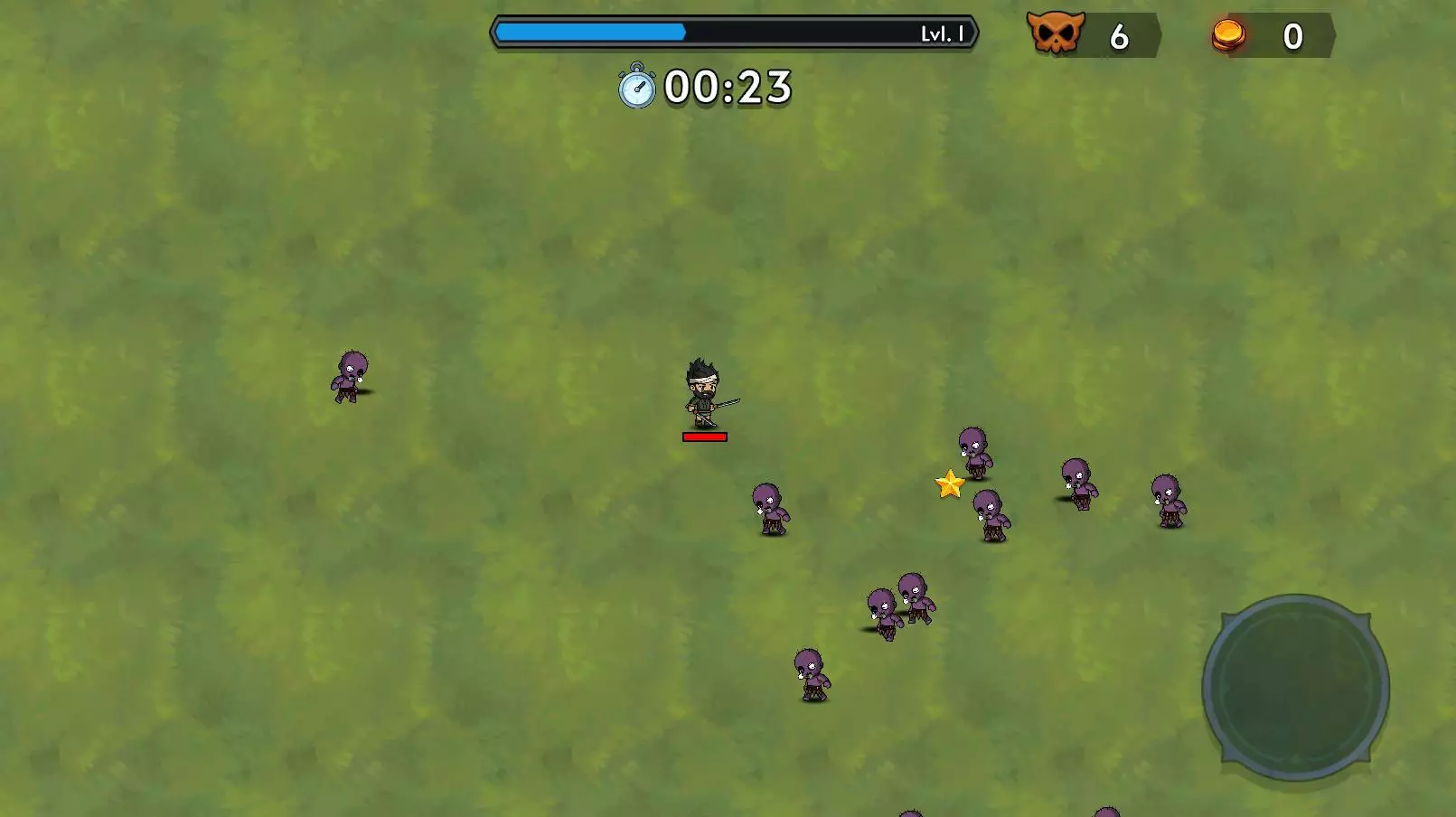The width and height of the screenshot is (1456, 817).
Task: Click the zombie at the bottom center
Action: [811, 673]
